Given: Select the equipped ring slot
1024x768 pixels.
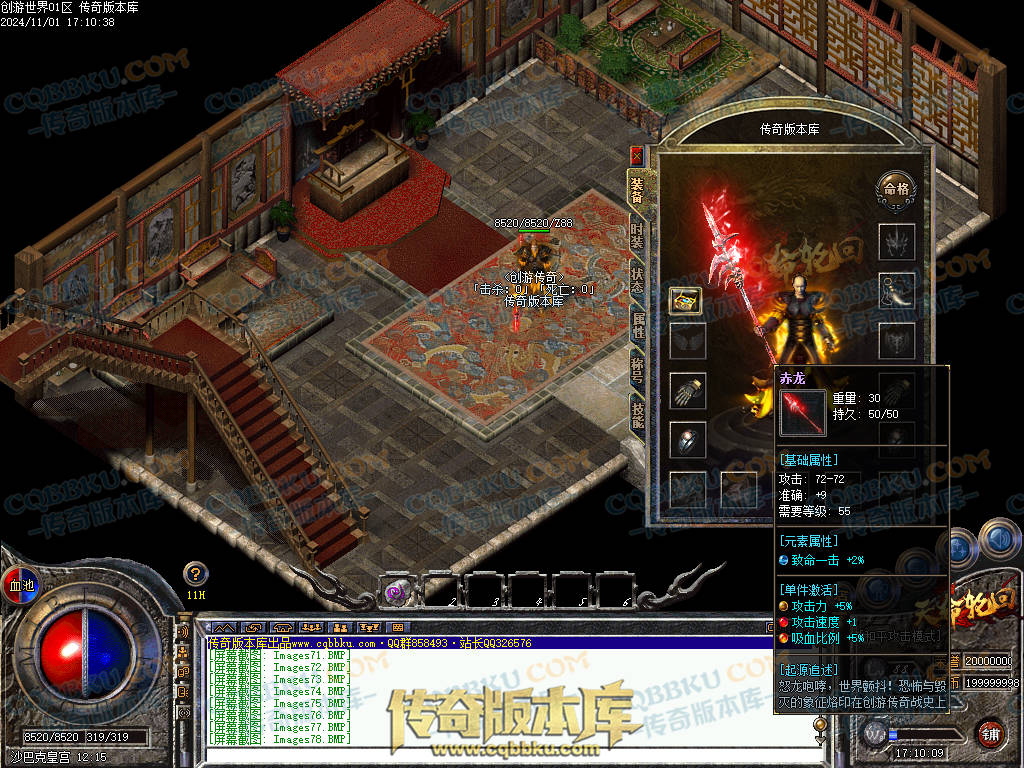Looking at the screenshot, I should pyautogui.click(x=687, y=440).
